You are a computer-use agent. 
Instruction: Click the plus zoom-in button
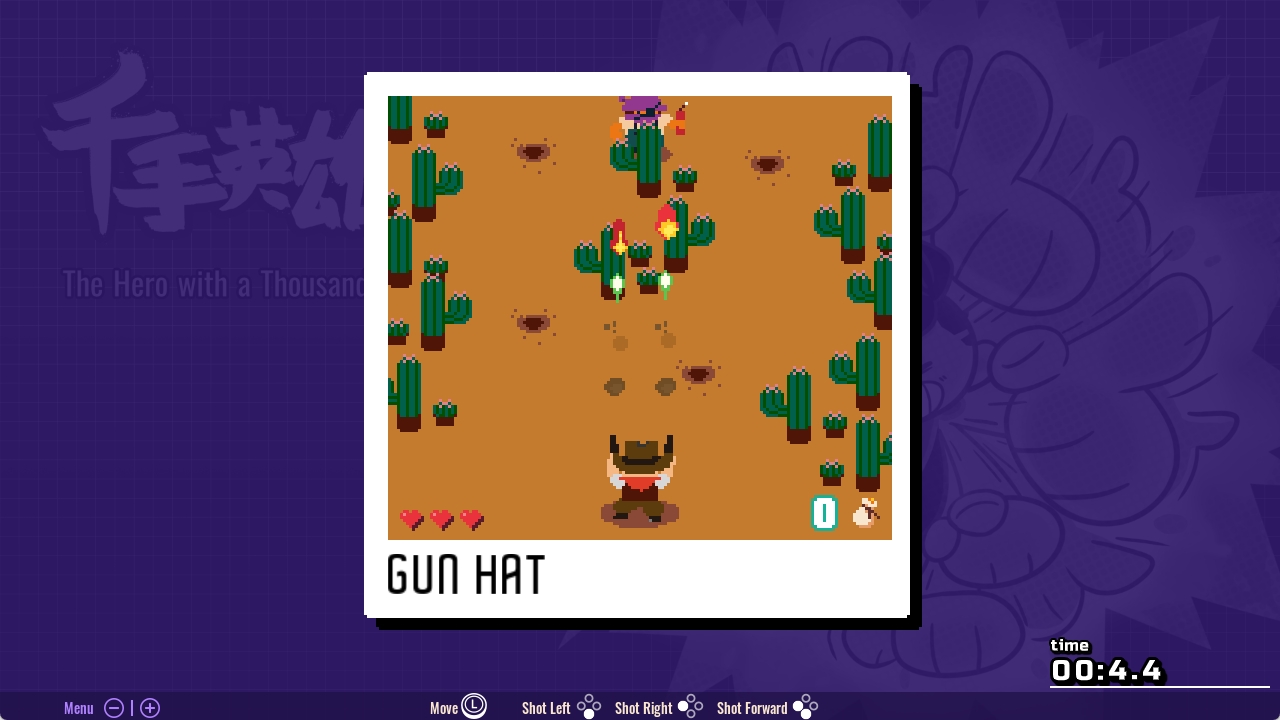149,707
